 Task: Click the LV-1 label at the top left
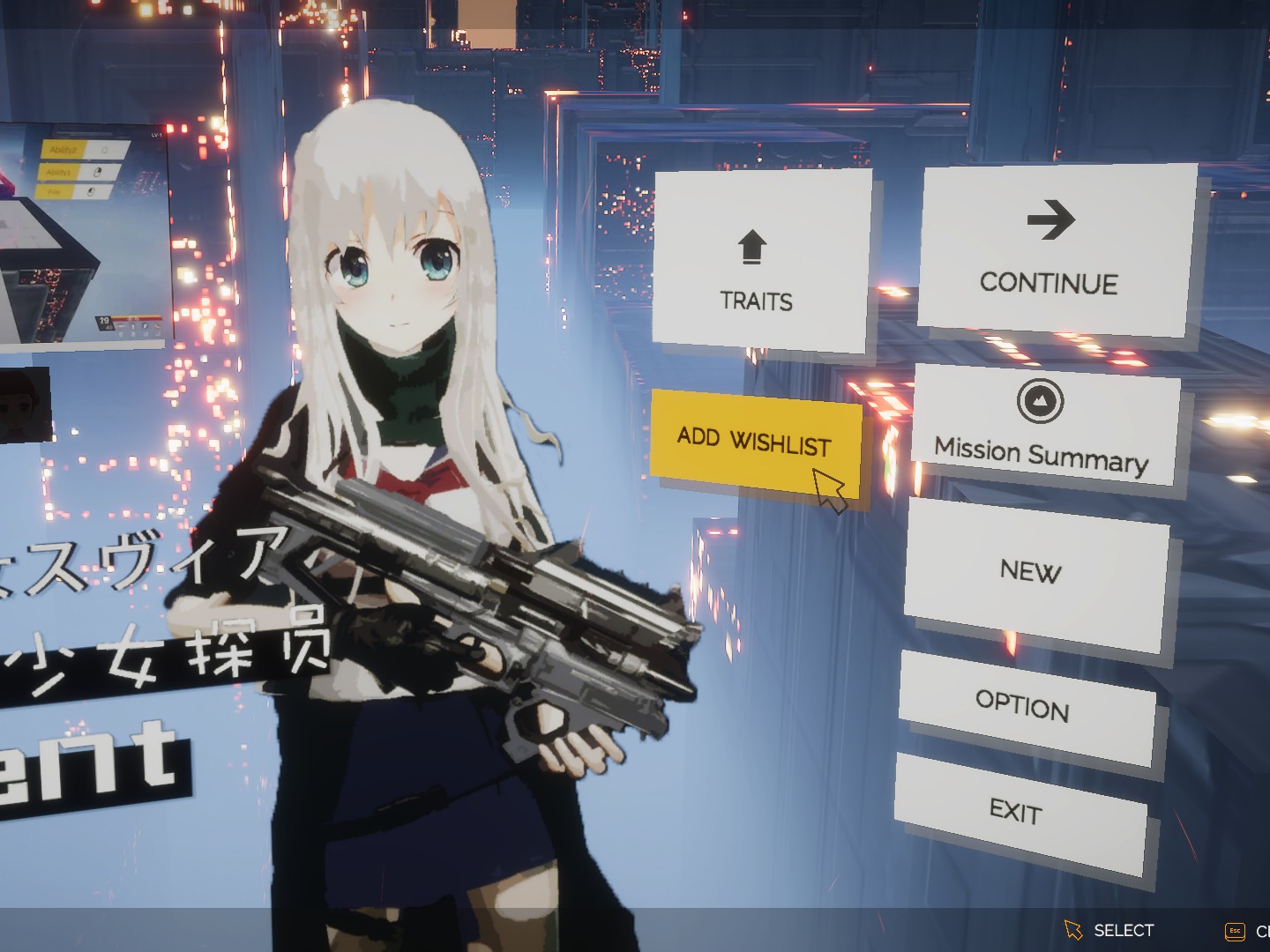(156, 134)
